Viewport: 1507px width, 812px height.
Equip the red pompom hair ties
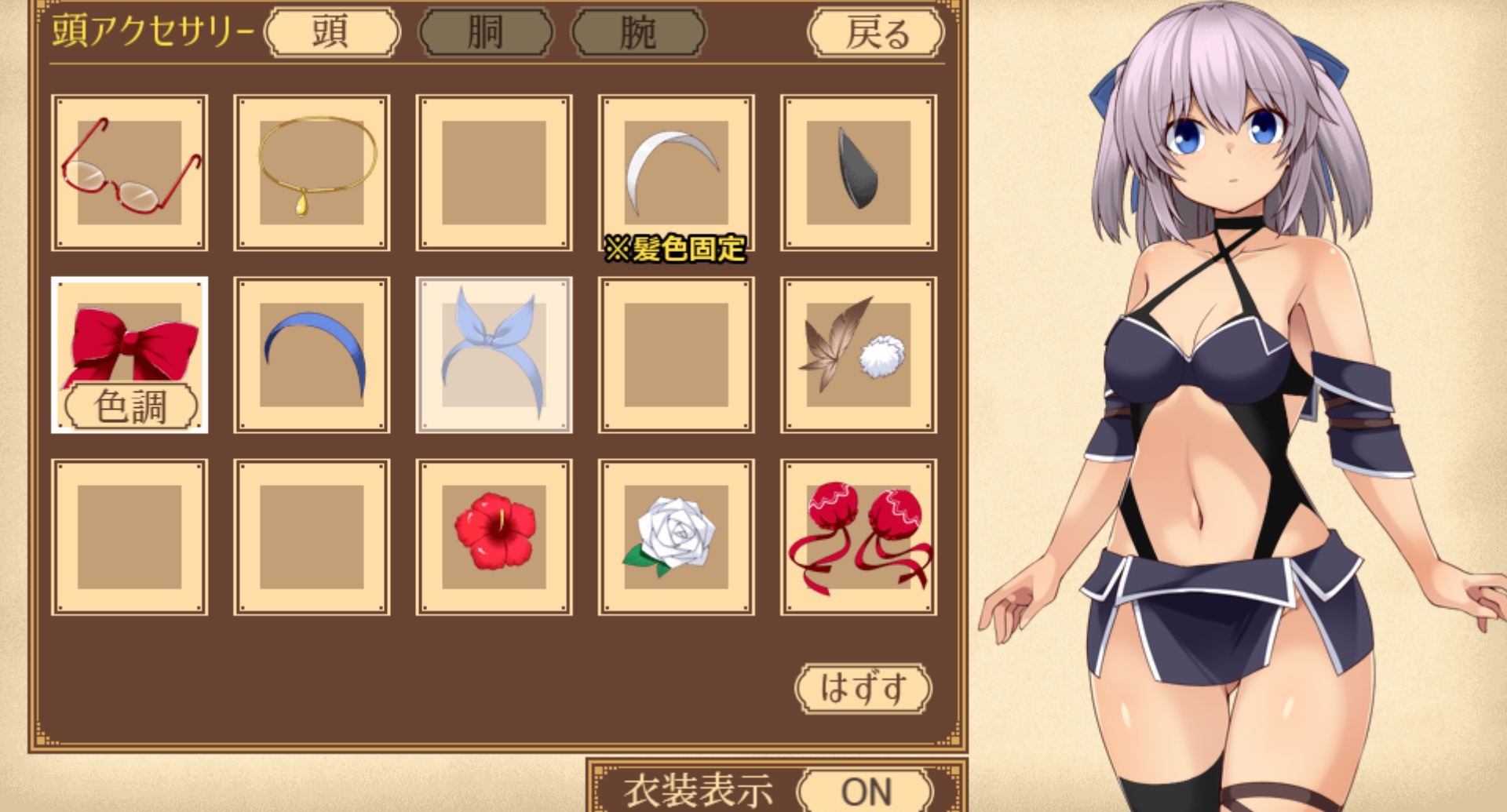click(858, 537)
